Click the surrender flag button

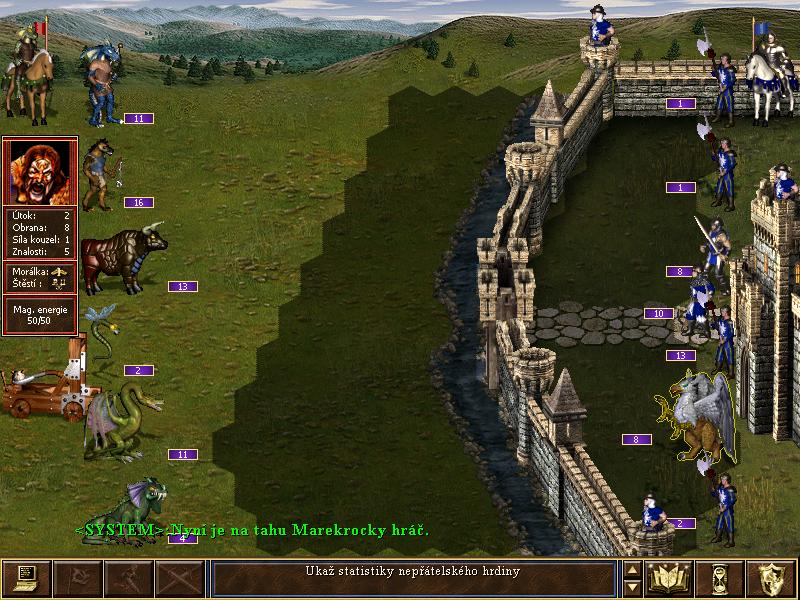coord(78,578)
